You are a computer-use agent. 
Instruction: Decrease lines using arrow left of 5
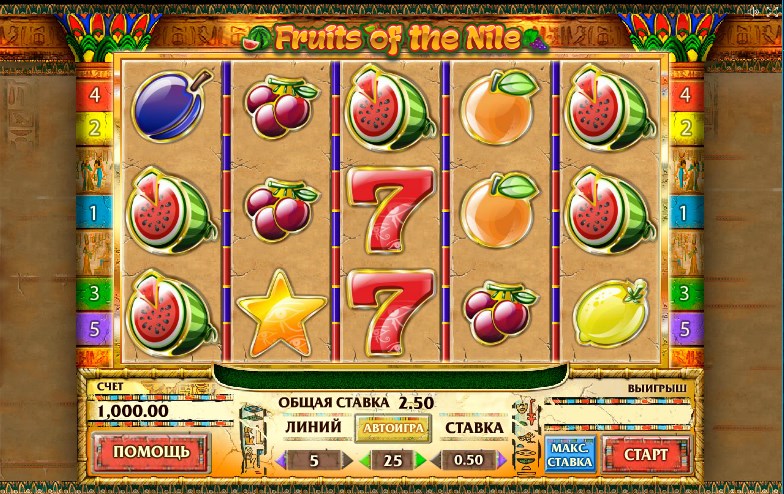coord(282,461)
